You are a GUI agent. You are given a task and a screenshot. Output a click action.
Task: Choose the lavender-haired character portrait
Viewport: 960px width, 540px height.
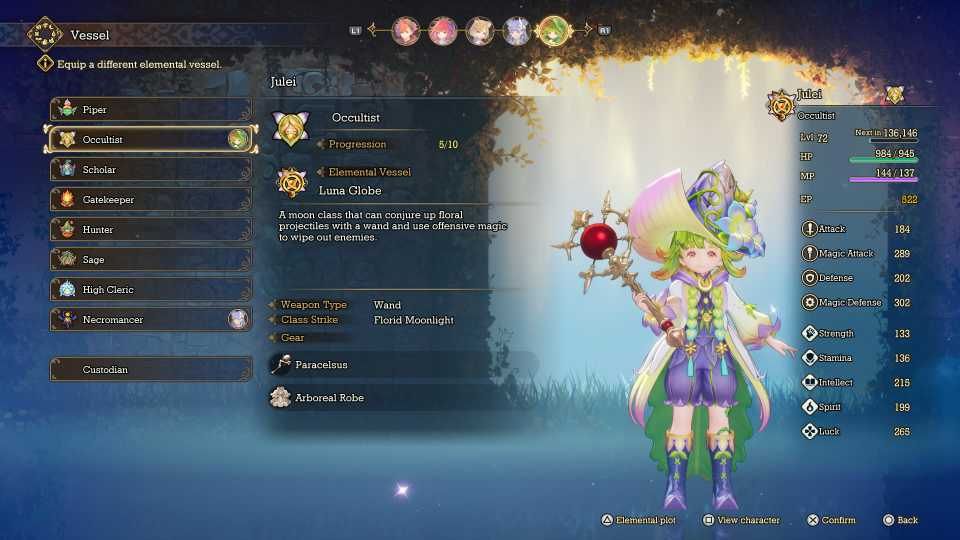pos(516,30)
